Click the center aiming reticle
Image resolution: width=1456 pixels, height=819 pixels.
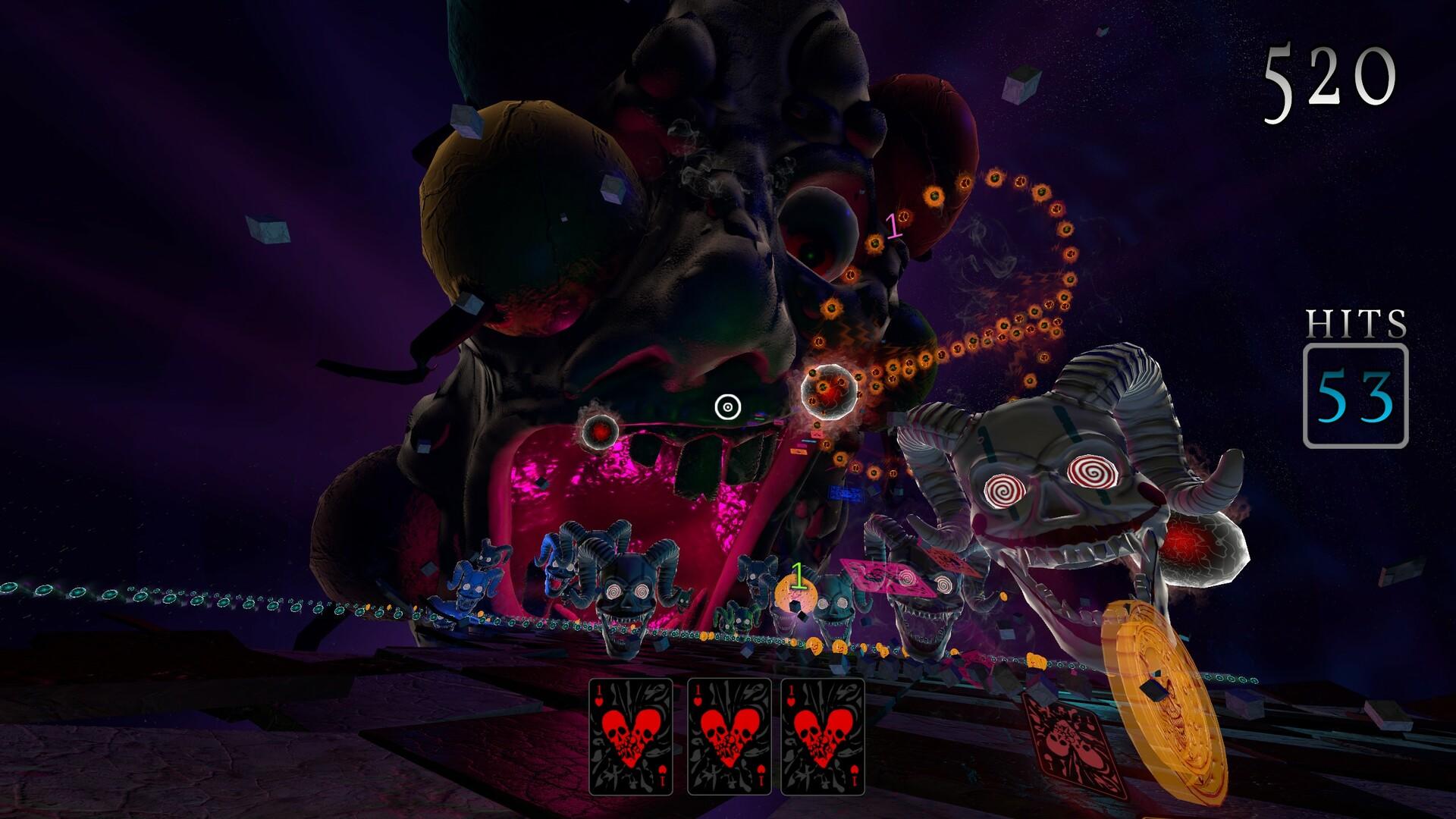[726, 406]
